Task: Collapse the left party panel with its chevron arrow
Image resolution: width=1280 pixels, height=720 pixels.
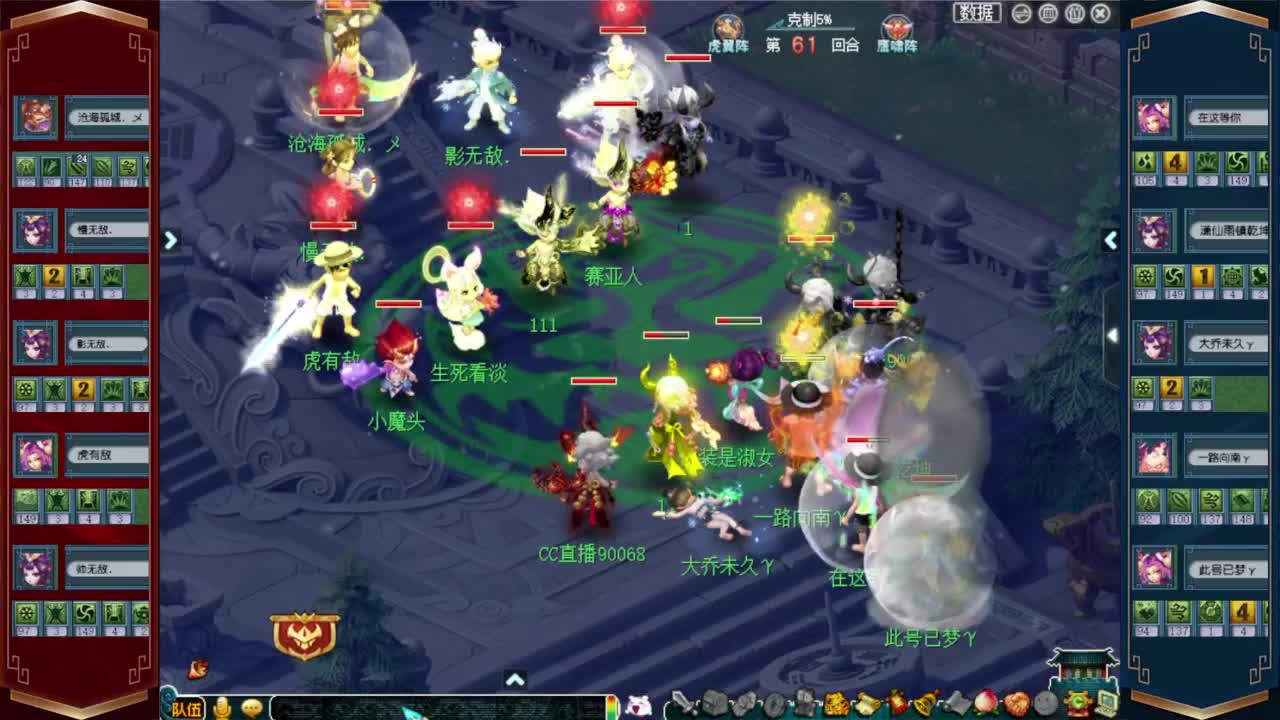Action: (171, 241)
